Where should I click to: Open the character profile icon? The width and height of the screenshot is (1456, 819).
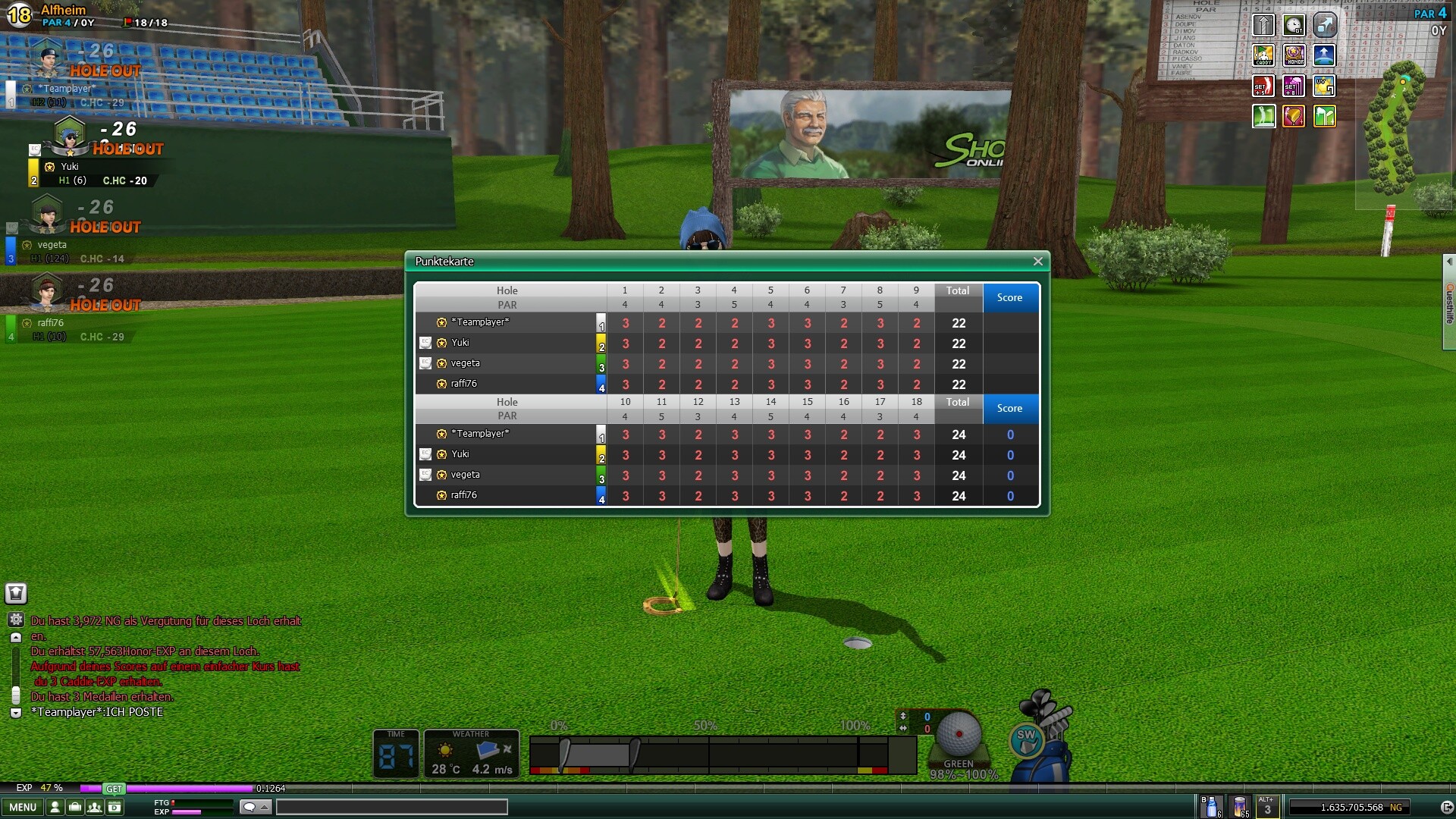(55, 807)
